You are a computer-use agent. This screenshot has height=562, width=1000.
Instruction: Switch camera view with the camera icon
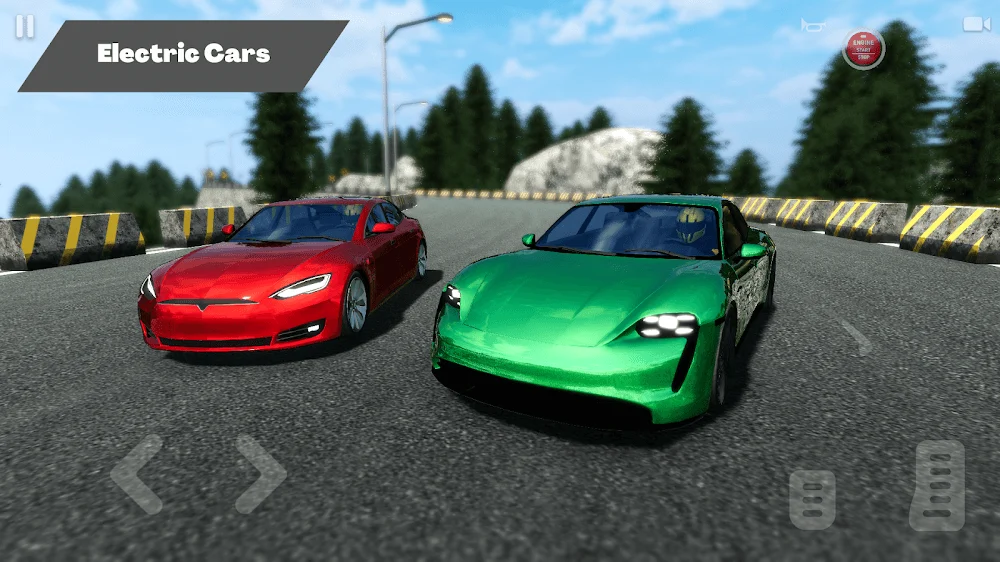click(976, 24)
